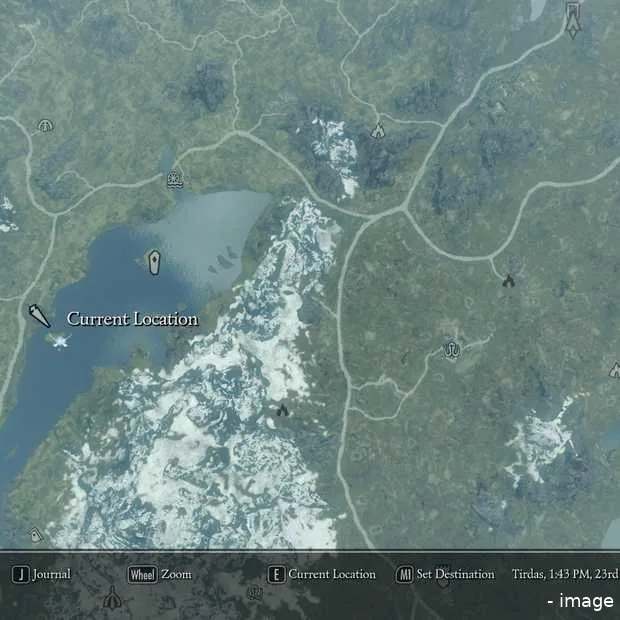Select the wheel-shaped mill marker north of the lake
620x620 pixels.
coord(175,180)
